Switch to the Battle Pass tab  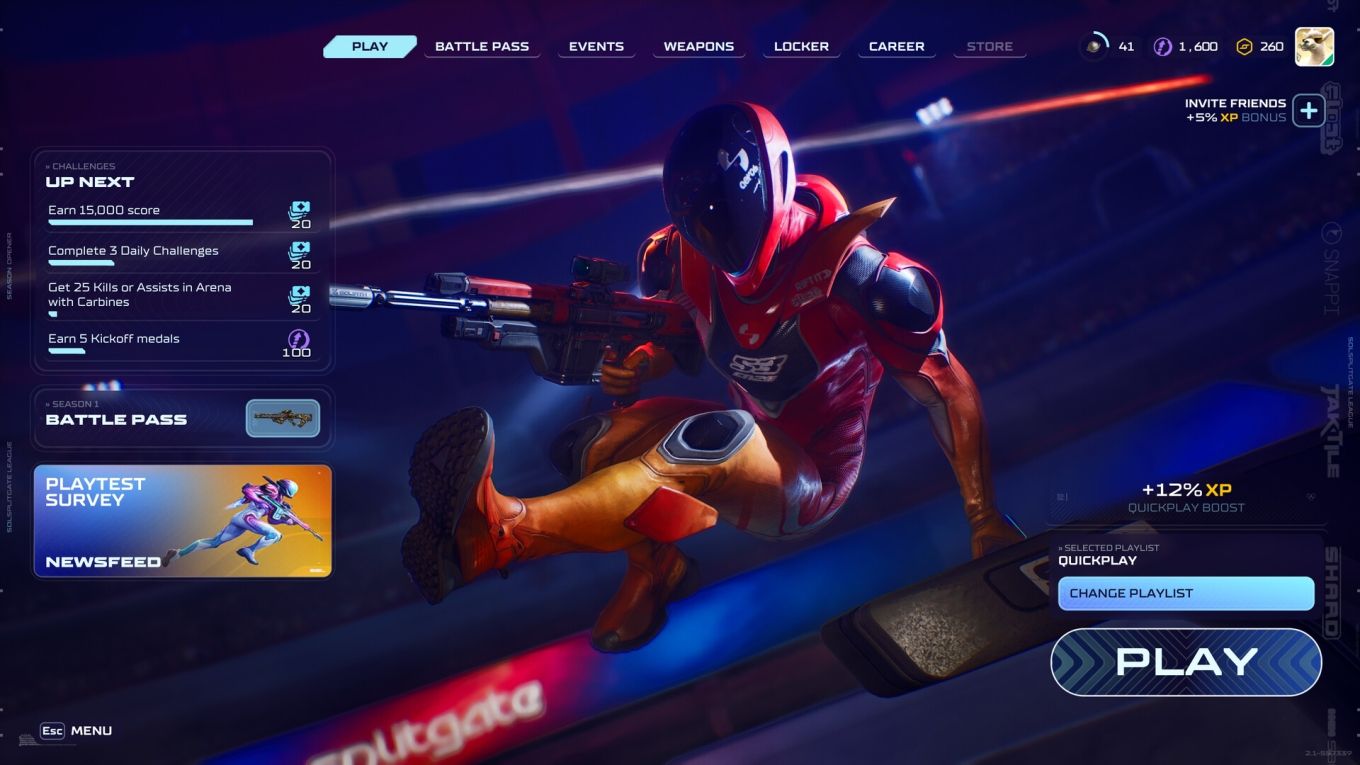coord(483,45)
